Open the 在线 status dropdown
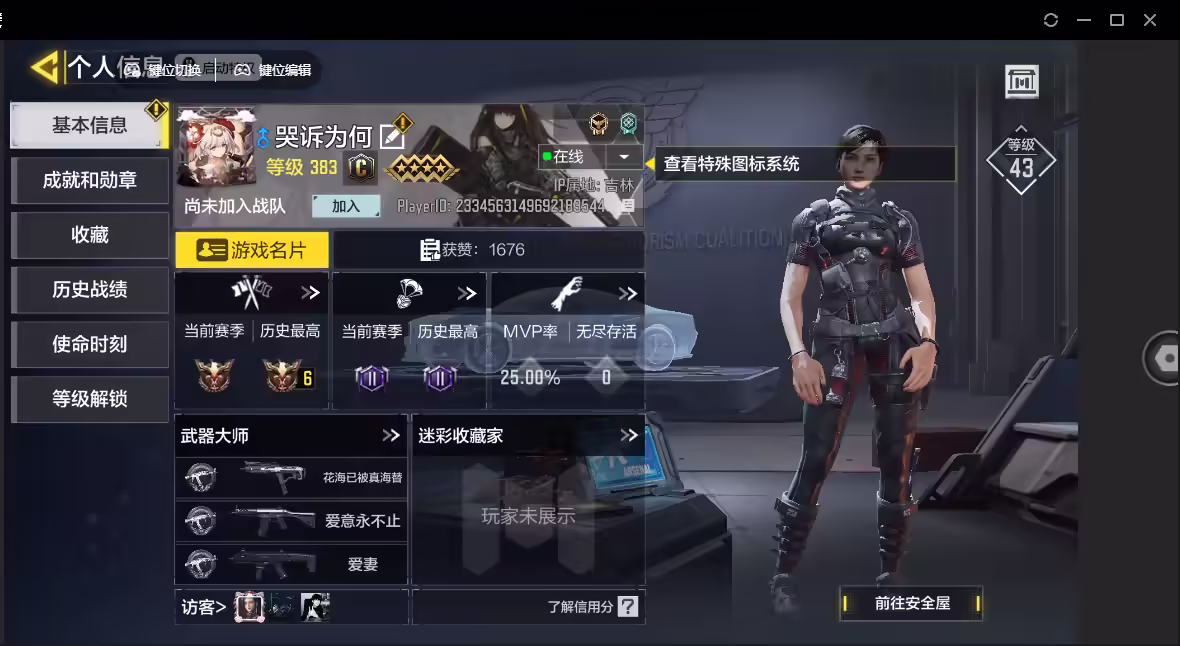The width and height of the screenshot is (1180, 646). pyautogui.click(x=625, y=157)
